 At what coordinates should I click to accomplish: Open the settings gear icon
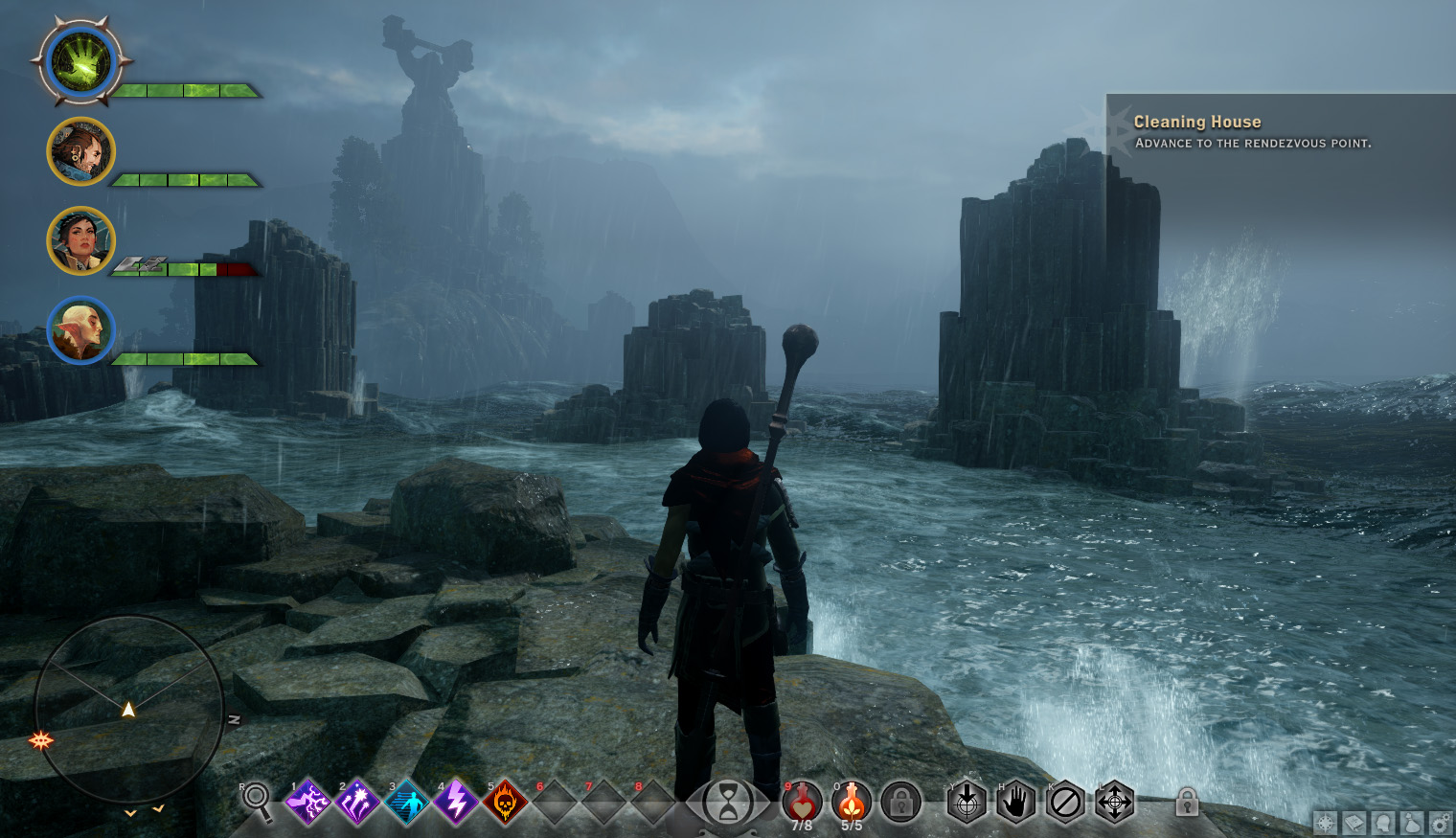click(x=1440, y=823)
